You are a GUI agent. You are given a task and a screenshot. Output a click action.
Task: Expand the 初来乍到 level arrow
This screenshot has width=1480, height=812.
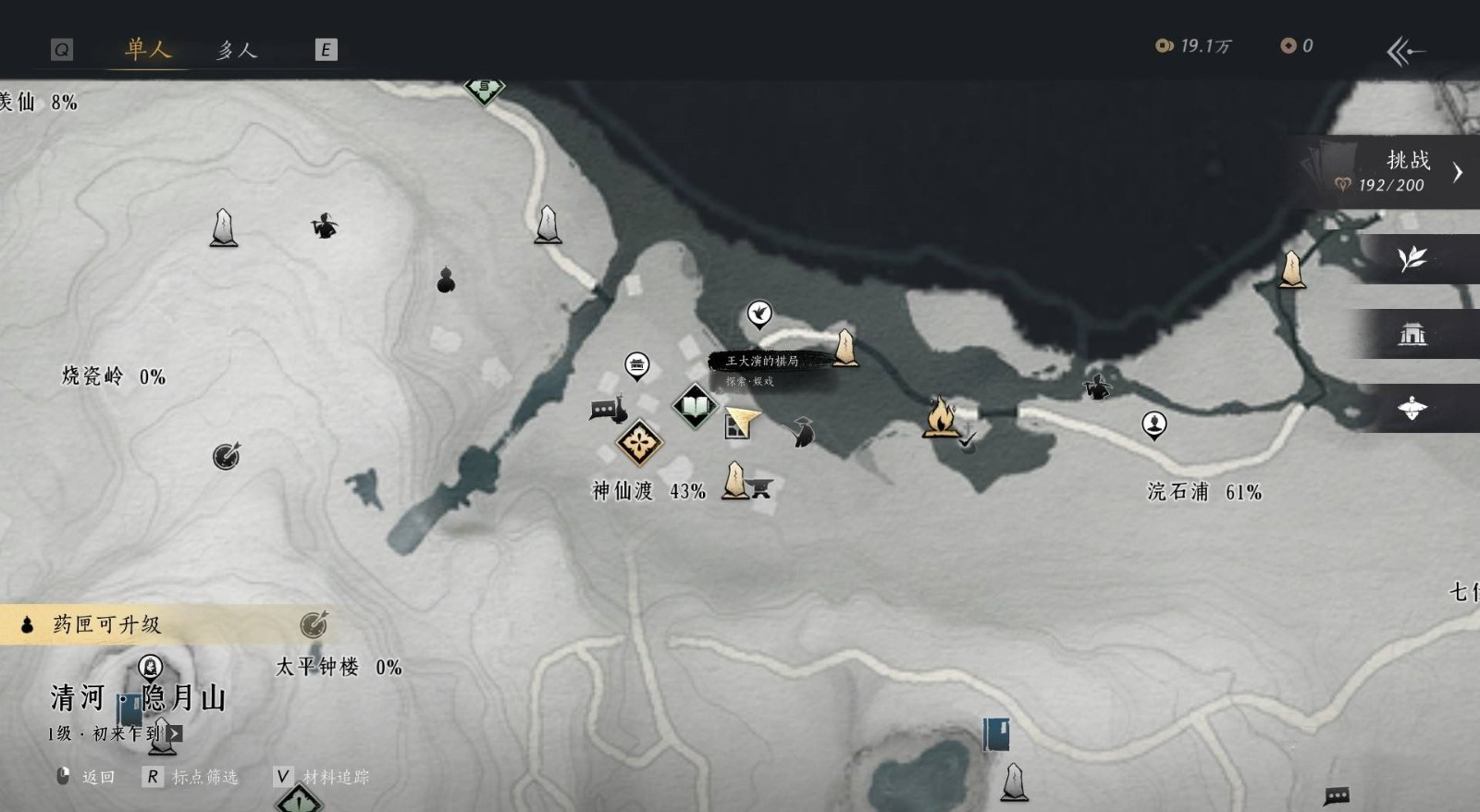point(175,733)
